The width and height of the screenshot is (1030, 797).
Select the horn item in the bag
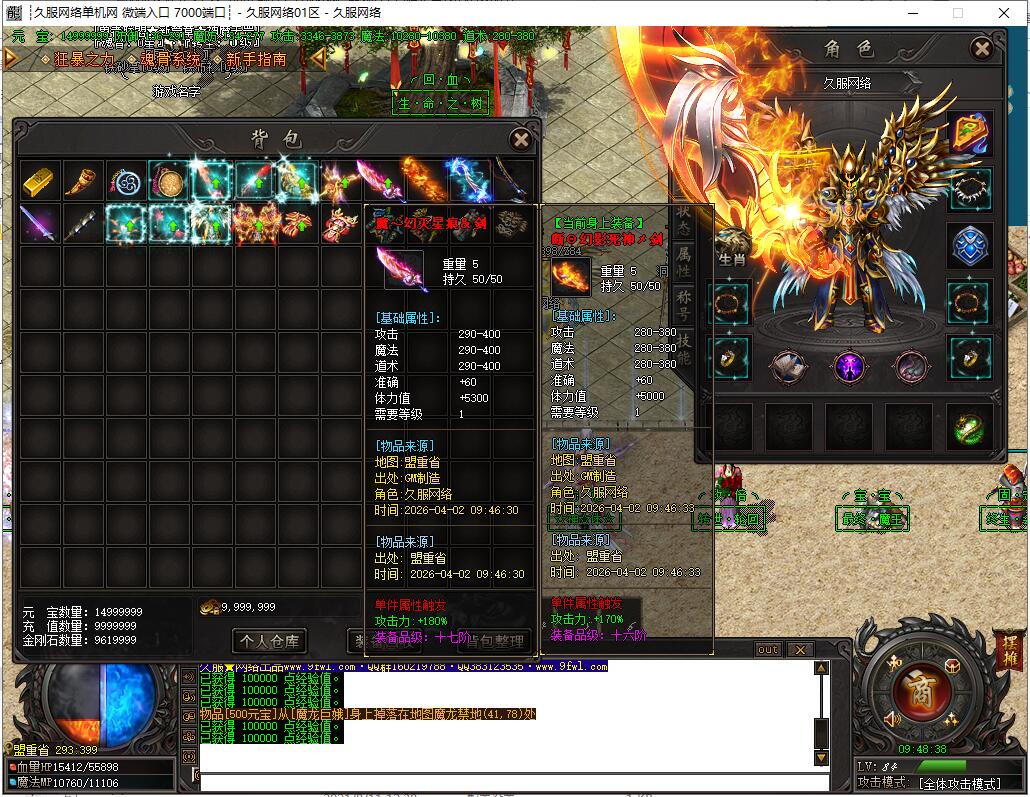coord(84,181)
